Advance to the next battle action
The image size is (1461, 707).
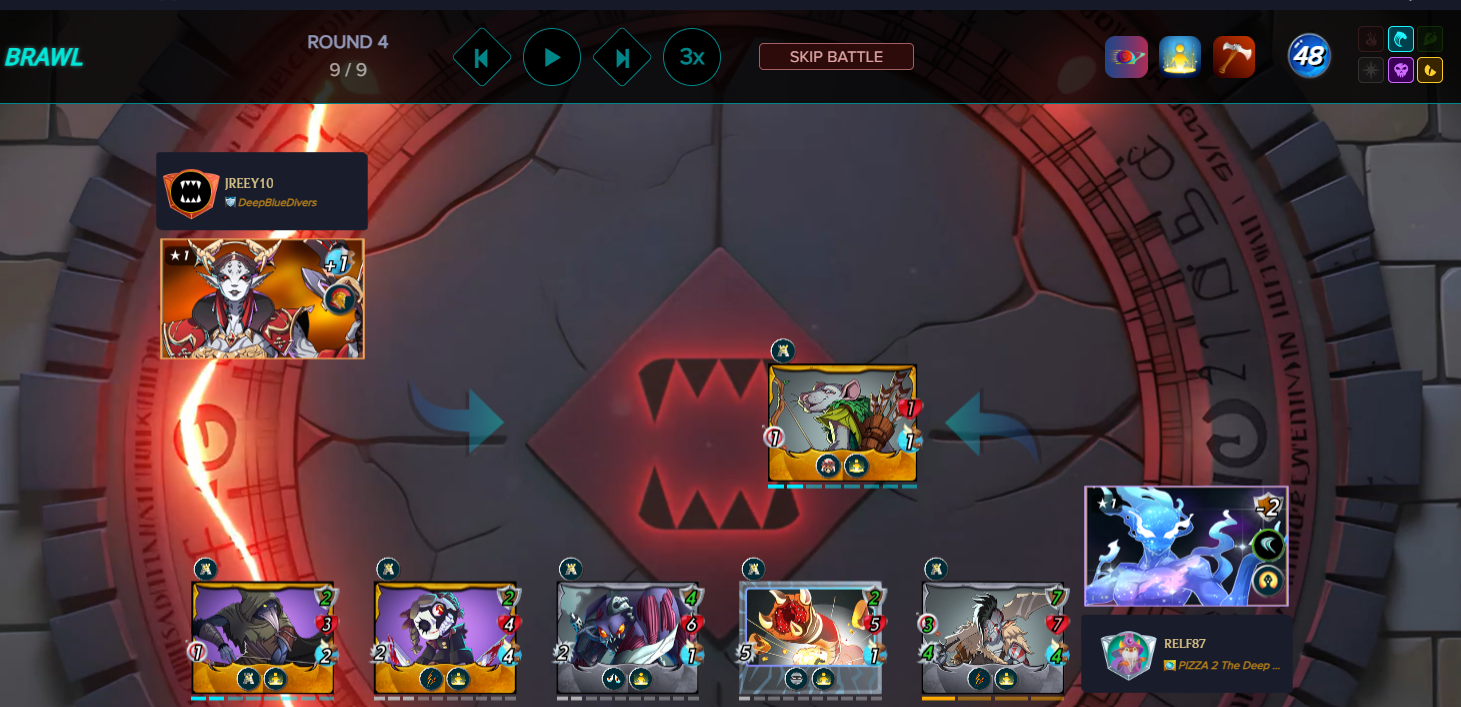pyautogui.click(x=622, y=57)
